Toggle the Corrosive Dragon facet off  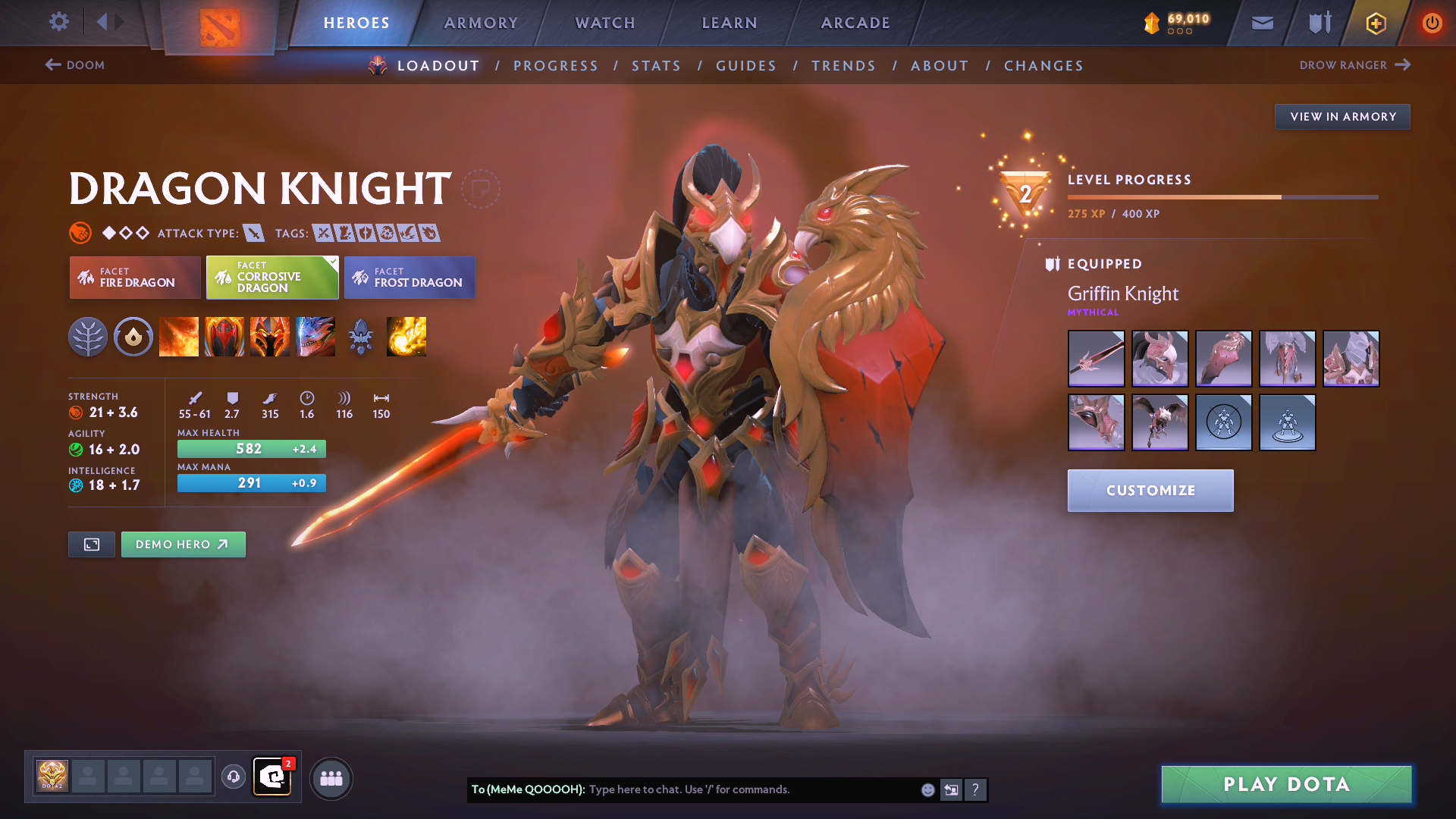point(271,278)
